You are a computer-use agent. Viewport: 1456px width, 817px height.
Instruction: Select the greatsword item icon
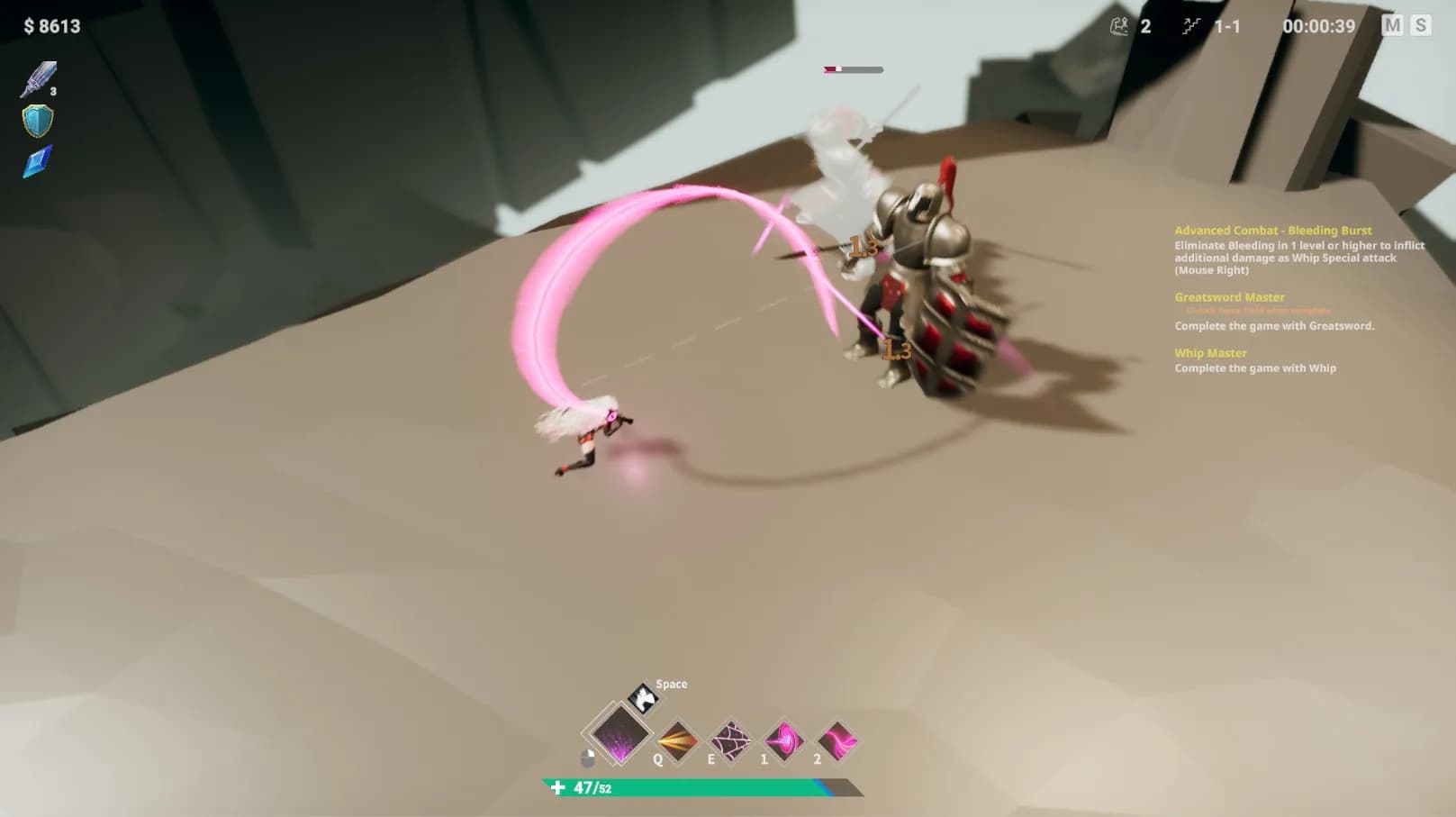coord(38,79)
